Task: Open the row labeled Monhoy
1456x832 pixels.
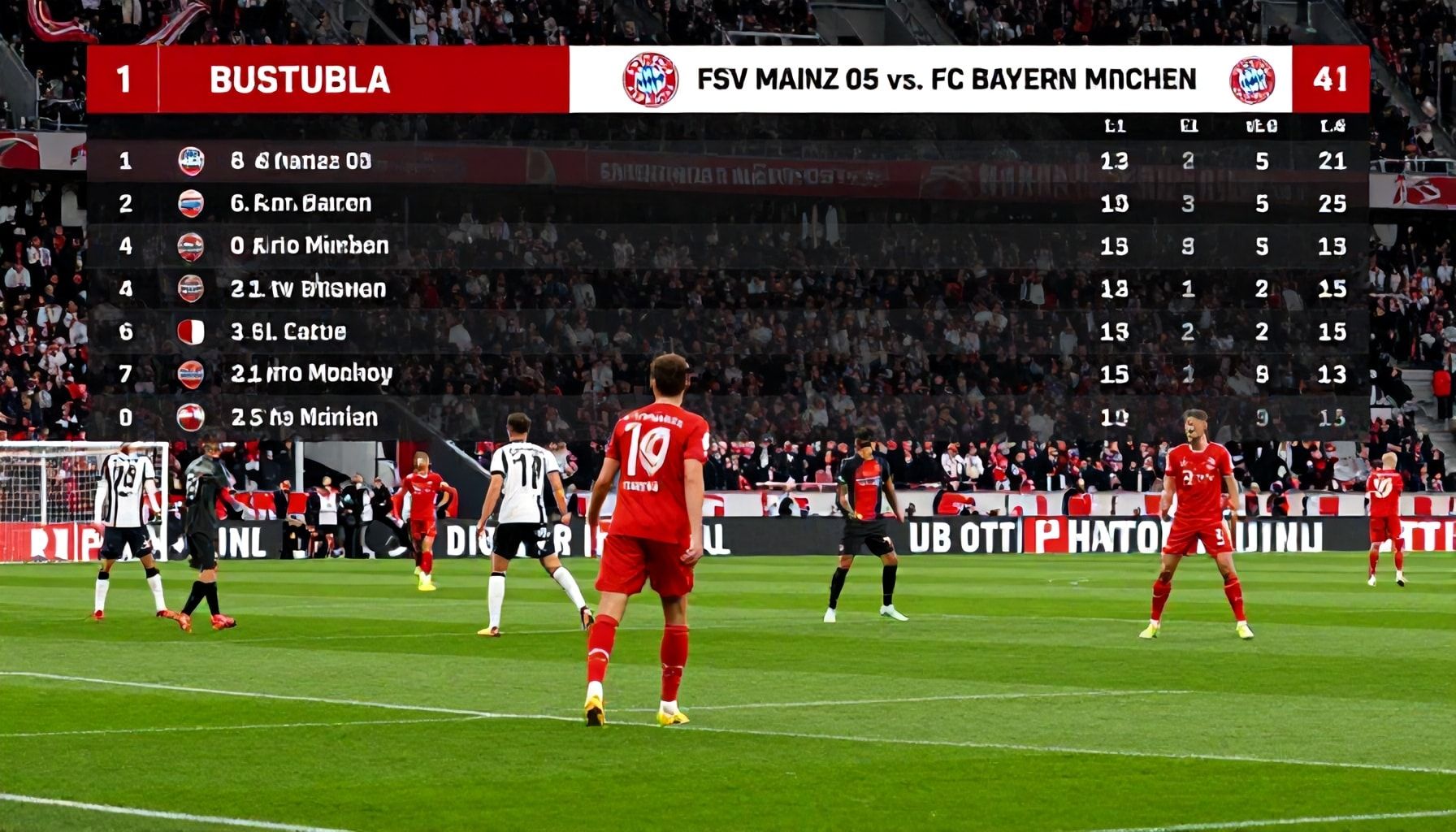Action: coord(311,374)
